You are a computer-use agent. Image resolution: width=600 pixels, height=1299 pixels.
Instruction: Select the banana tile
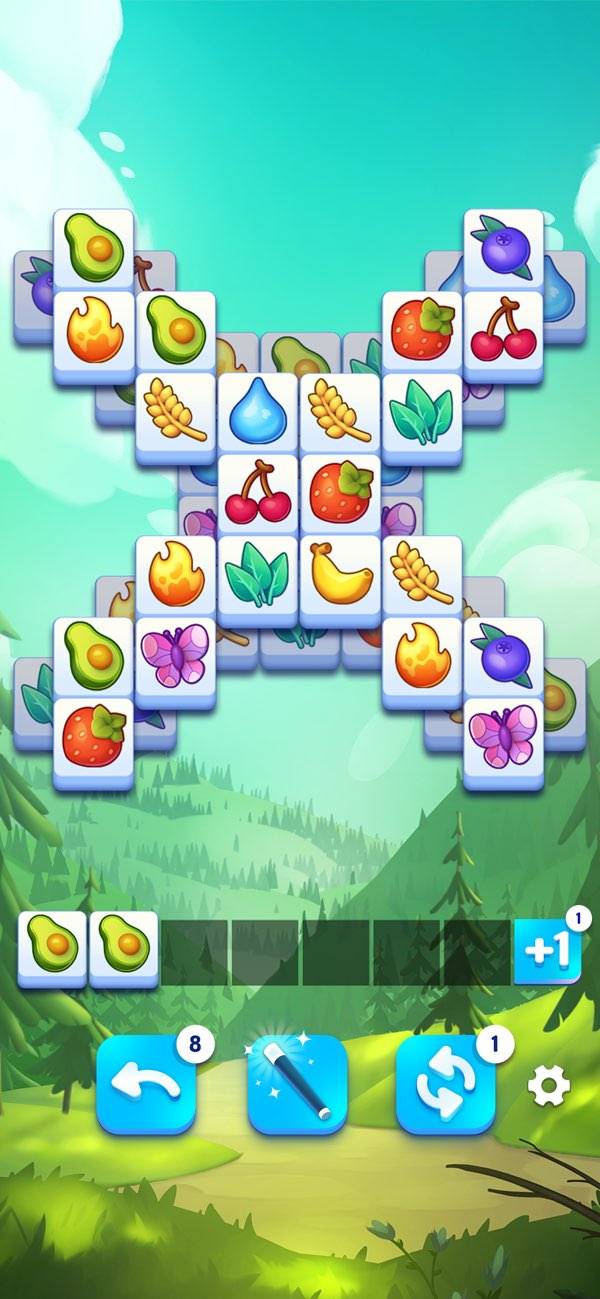[x=340, y=576]
